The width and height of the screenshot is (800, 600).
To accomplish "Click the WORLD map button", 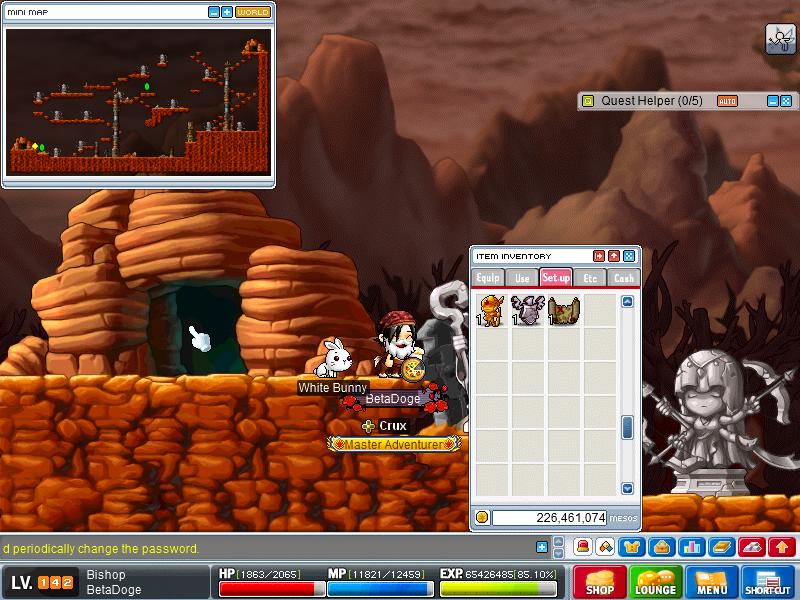I will pyautogui.click(x=253, y=12).
